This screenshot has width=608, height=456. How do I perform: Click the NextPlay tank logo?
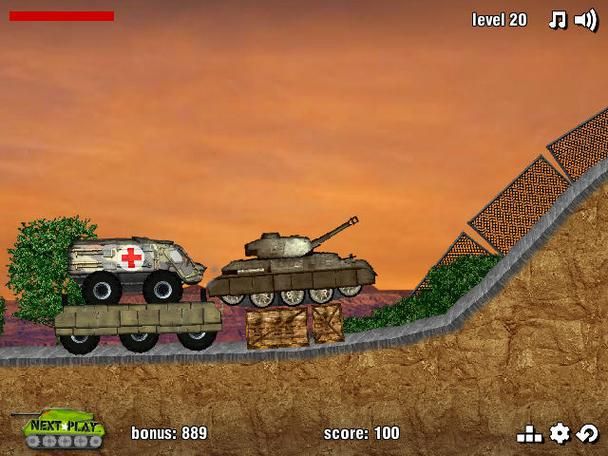60,428
